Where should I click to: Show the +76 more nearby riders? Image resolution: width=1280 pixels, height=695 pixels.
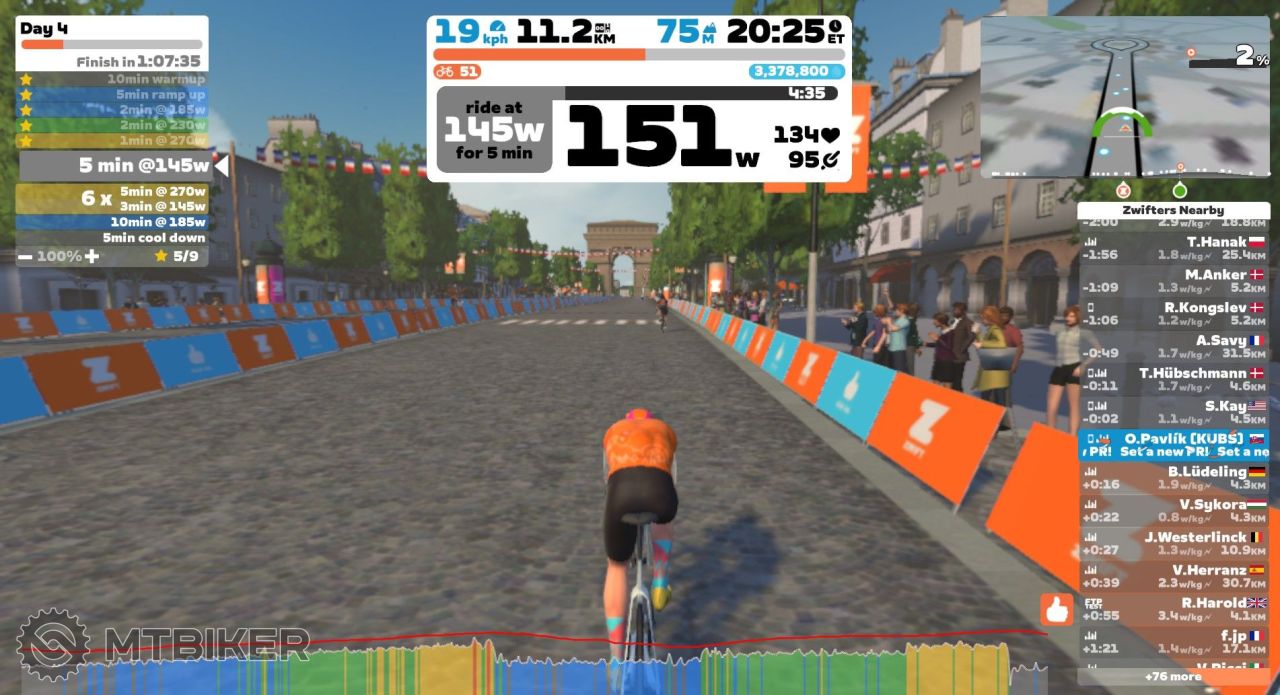click(x=1173, y=676)
